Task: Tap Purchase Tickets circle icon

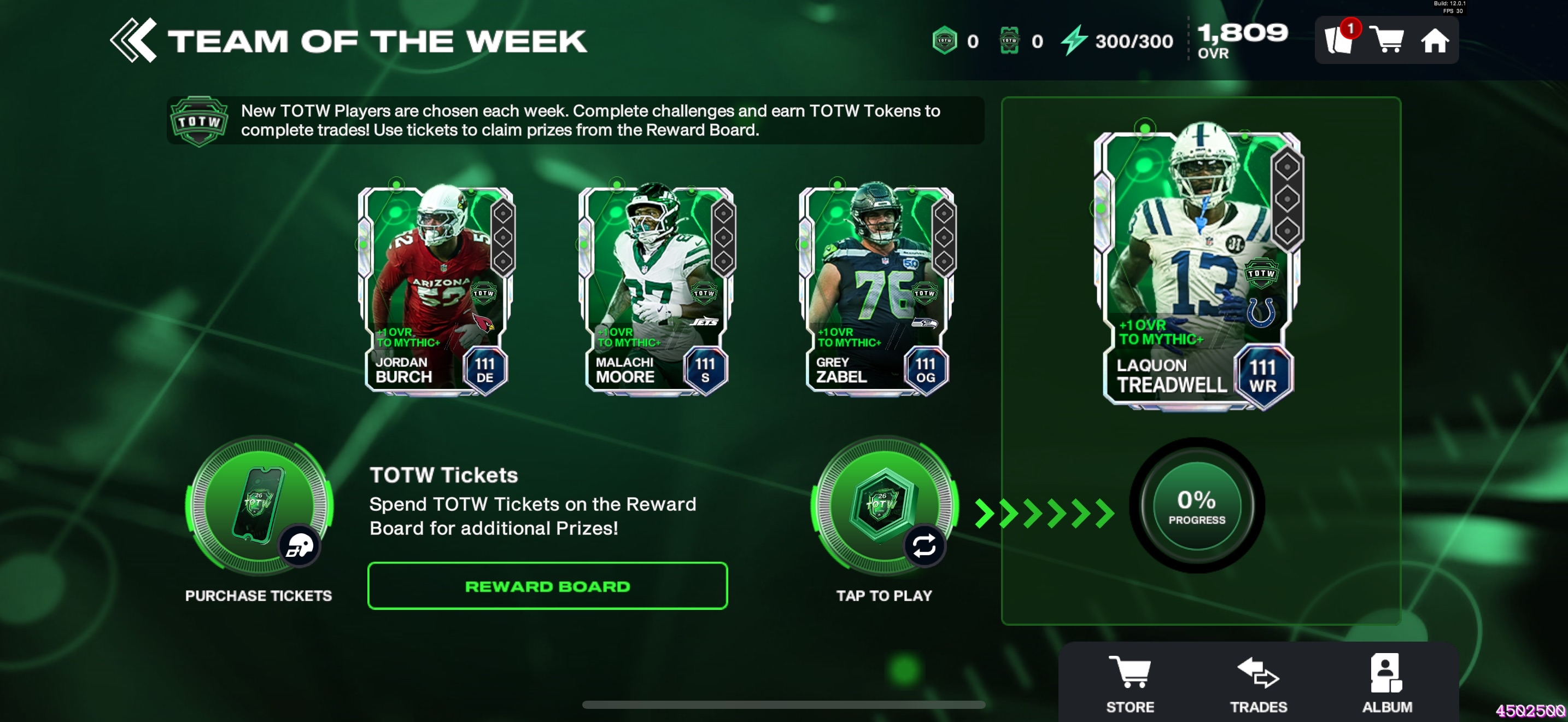Action: (x=259, y=506)
